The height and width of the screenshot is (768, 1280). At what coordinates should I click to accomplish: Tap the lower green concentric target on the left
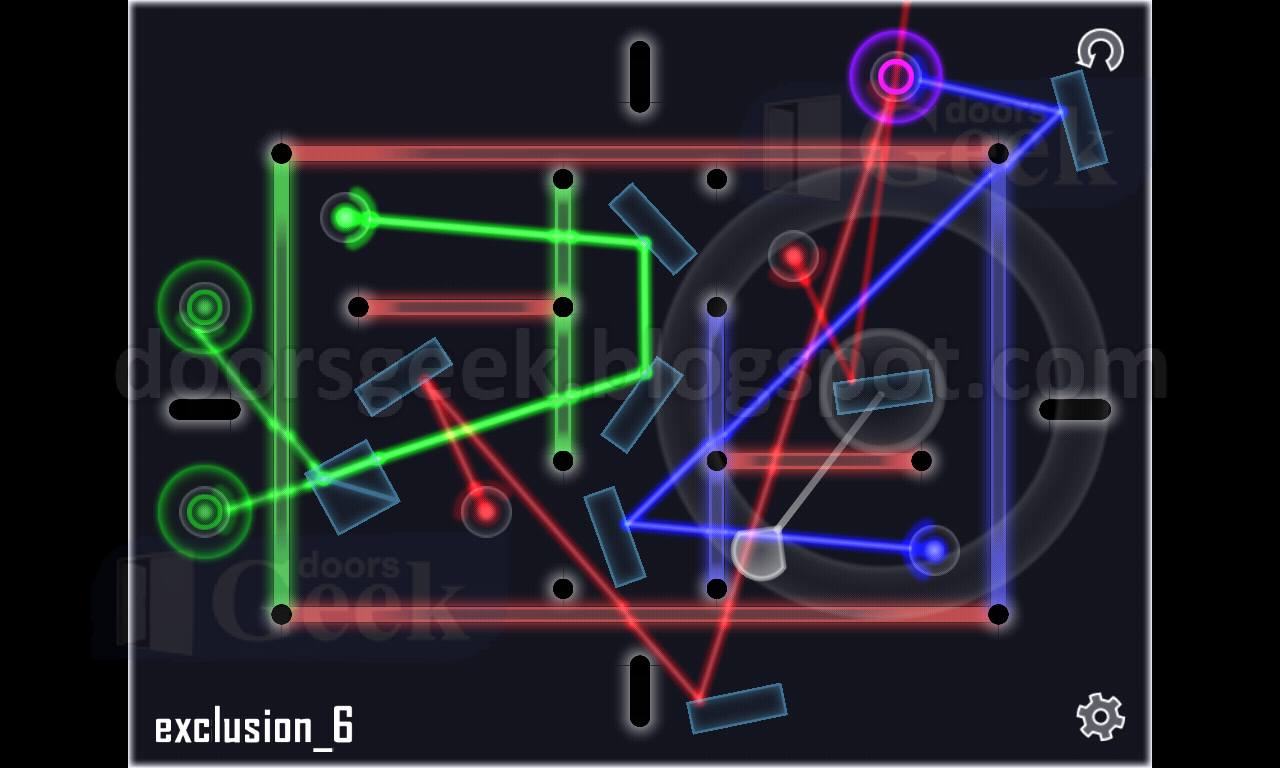[203, 510]
